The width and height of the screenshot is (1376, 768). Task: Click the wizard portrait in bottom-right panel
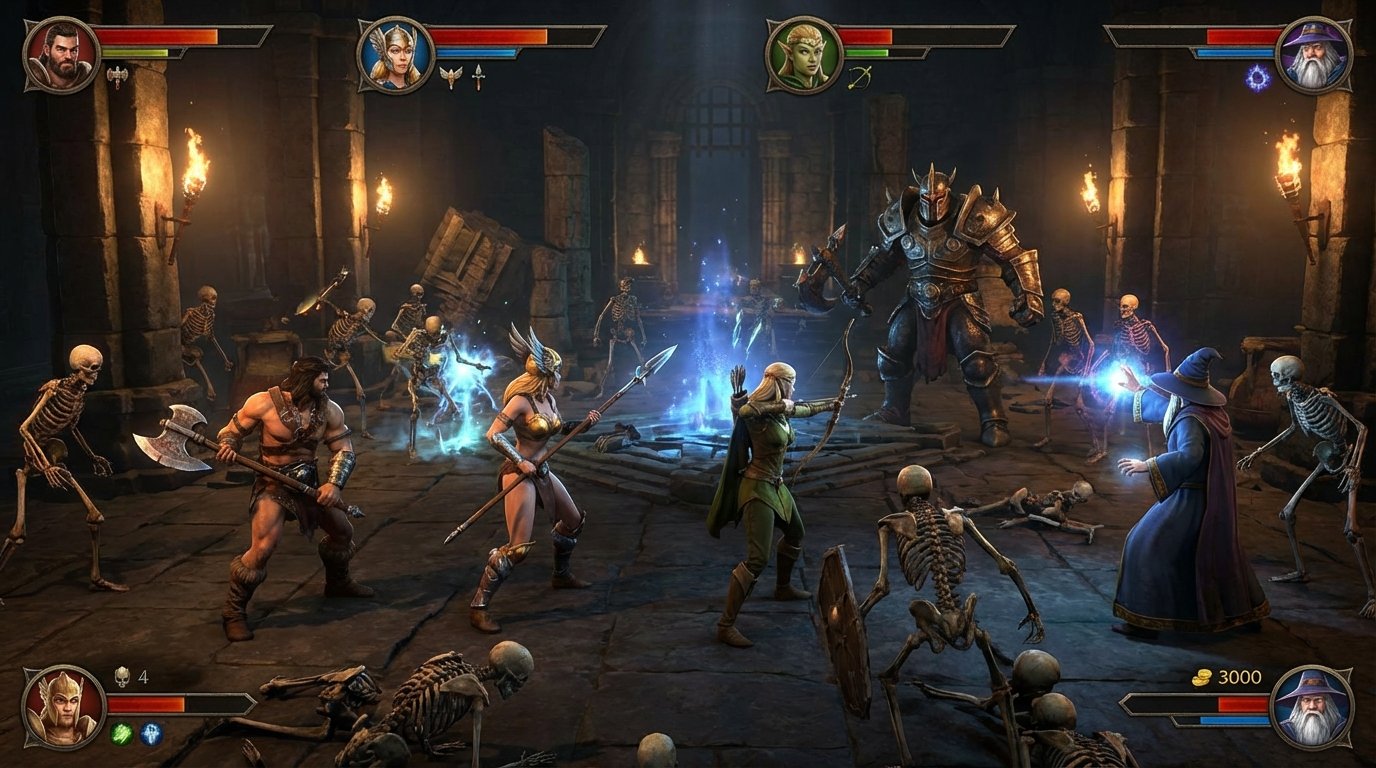tap(1311, 704)
